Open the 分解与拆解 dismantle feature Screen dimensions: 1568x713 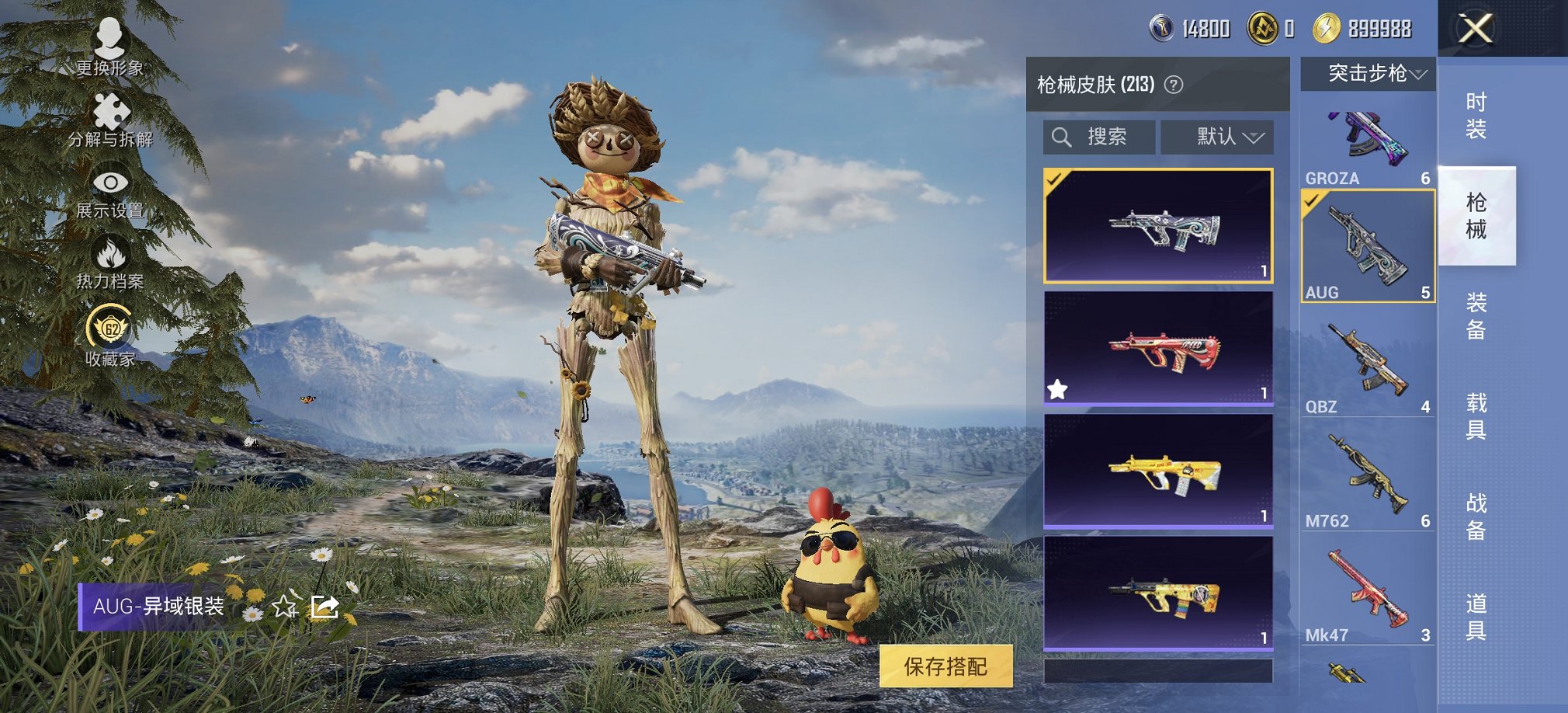tap(113, 117)
